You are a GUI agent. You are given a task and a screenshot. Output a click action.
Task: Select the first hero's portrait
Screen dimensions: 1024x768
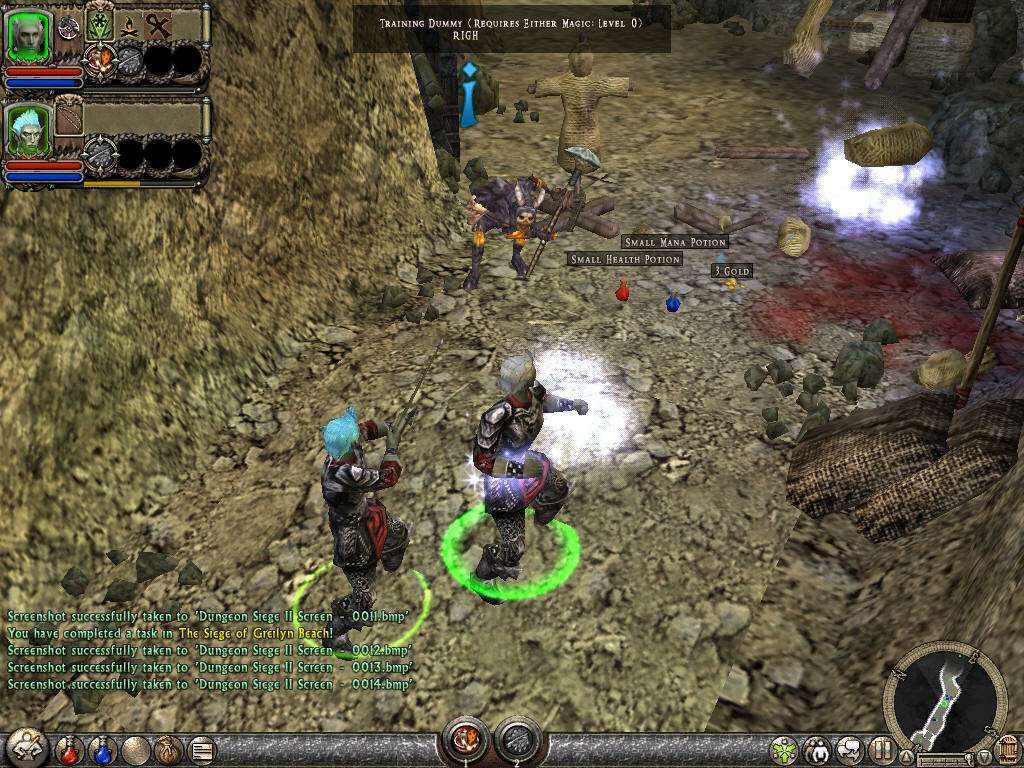27,37
